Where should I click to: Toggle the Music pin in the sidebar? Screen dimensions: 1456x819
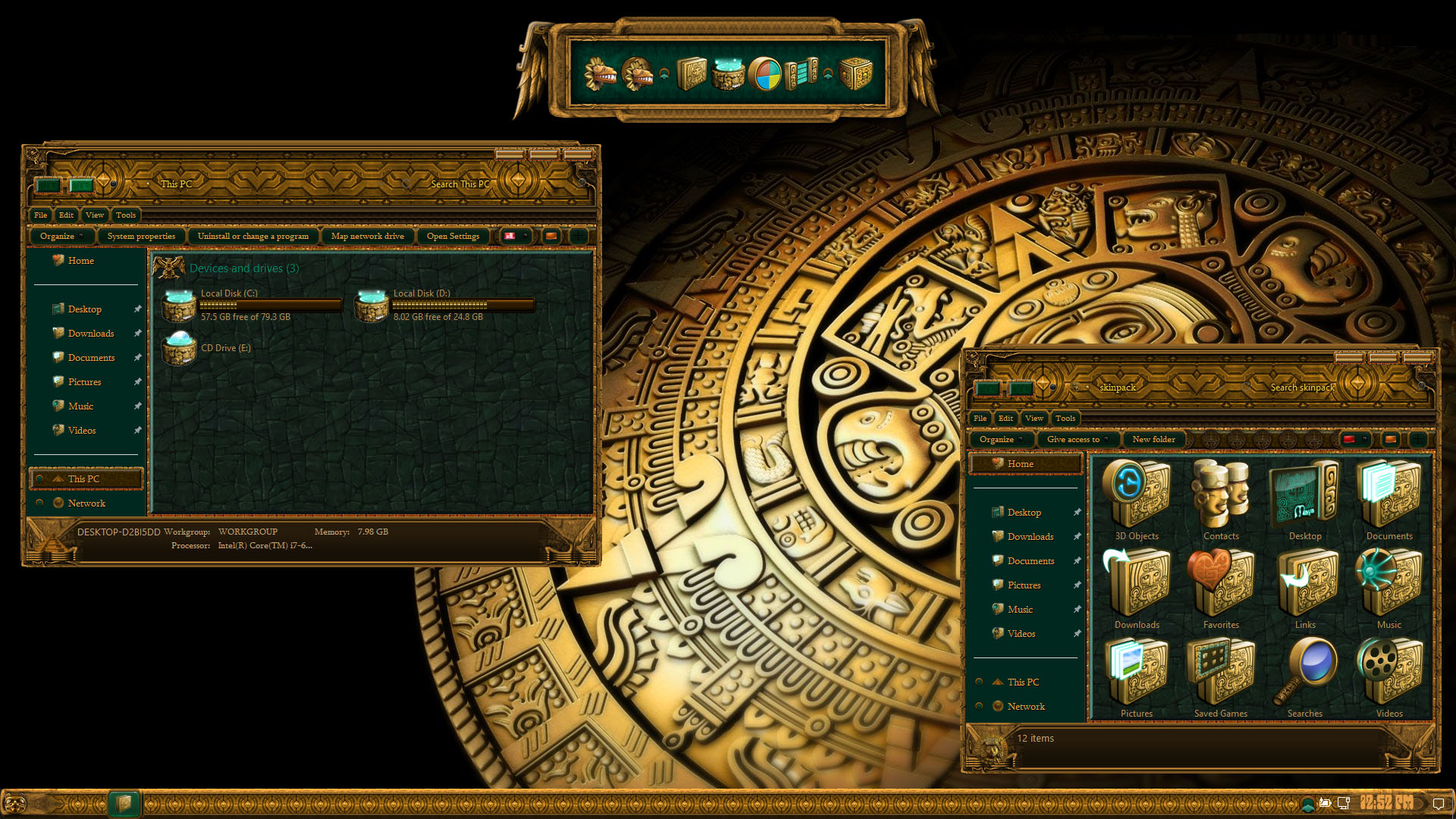click(x=1078, y=609)
